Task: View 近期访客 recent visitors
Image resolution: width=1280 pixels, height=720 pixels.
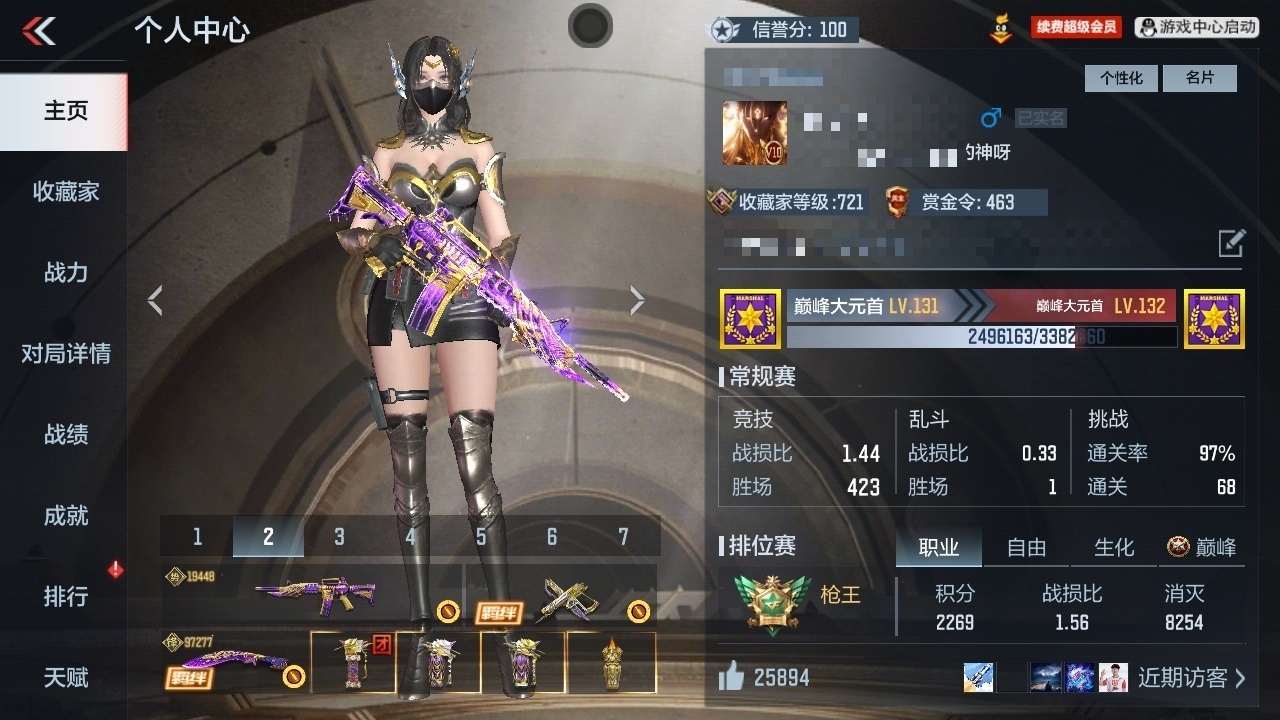Action: tap(1191, 678)
